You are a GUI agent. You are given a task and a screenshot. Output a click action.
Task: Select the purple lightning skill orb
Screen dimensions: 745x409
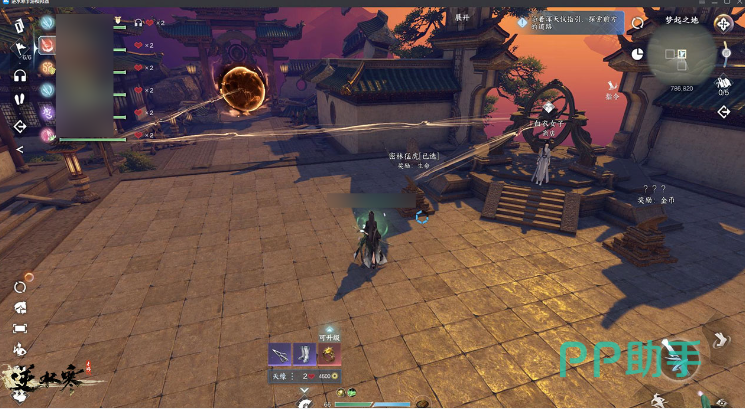click(46, 112)
